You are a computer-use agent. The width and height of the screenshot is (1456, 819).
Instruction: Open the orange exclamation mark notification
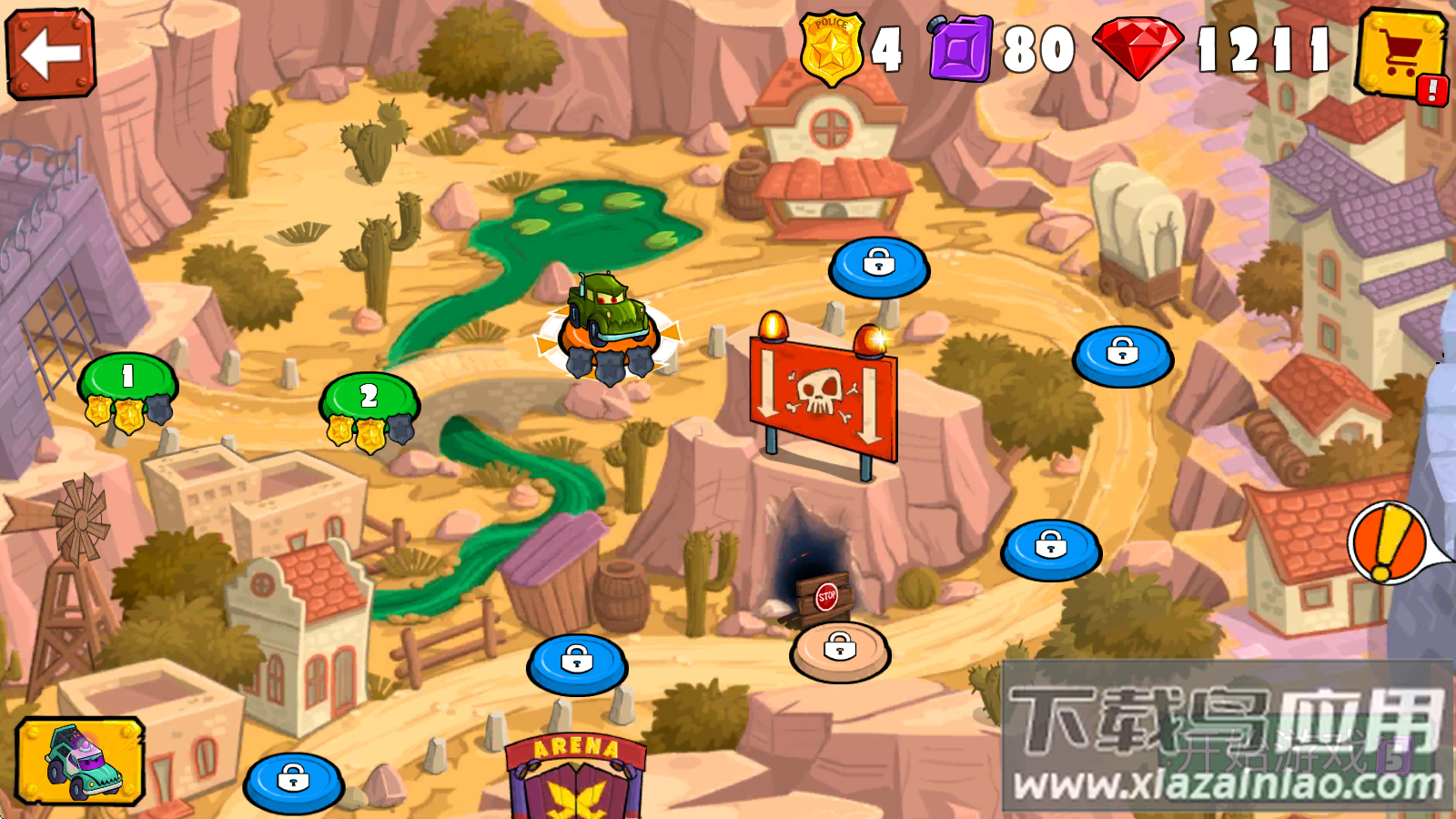[1389, 543]
